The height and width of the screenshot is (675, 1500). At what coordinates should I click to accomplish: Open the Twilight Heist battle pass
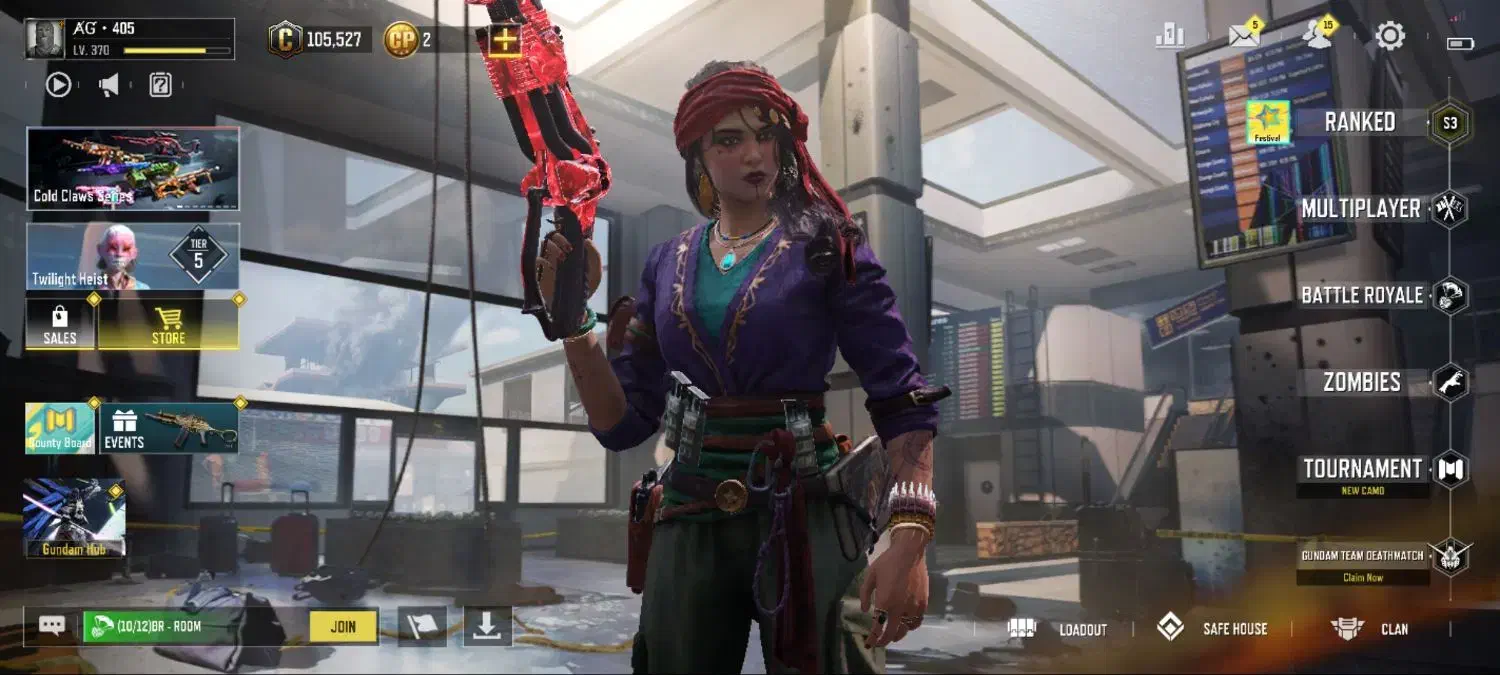pyautogui.click(x=133, y=257)
